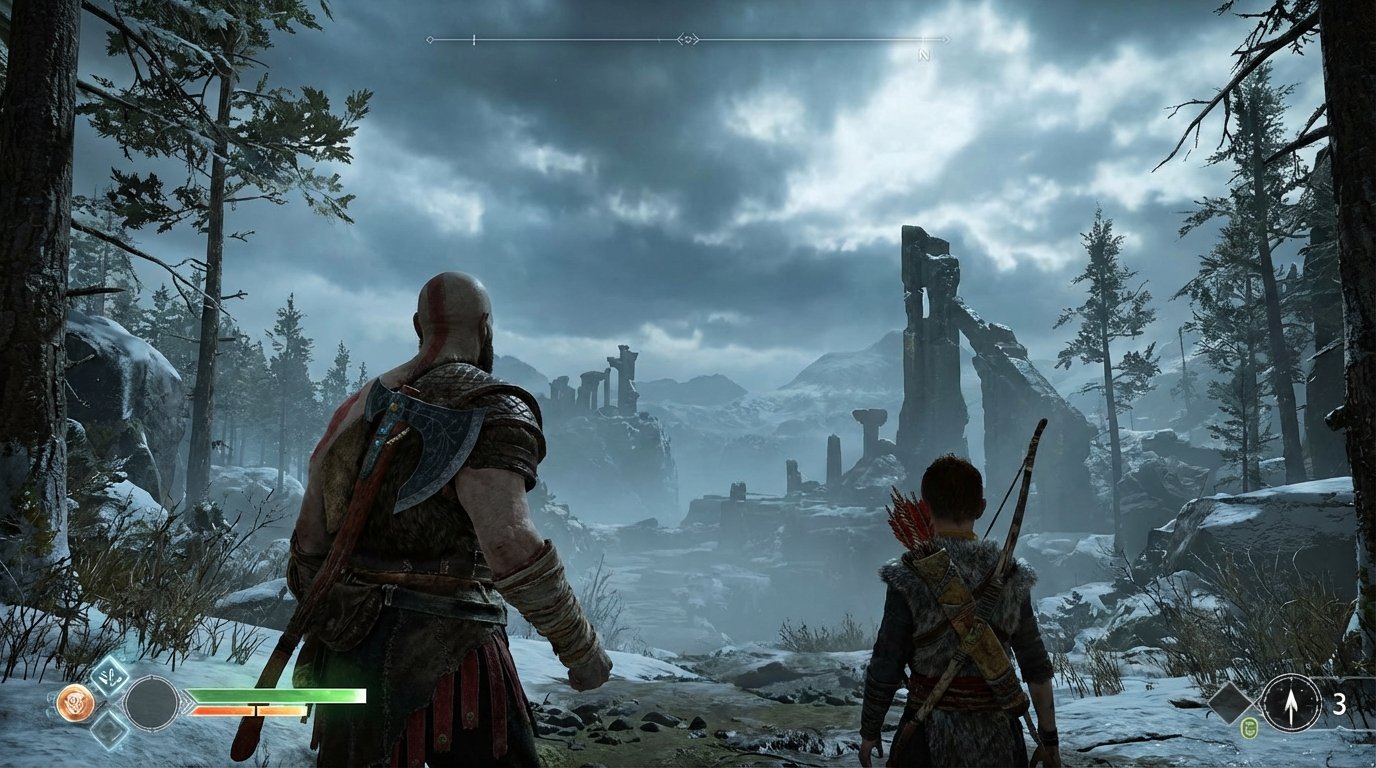Select the green resurrection stone icon near compass

1250,728
